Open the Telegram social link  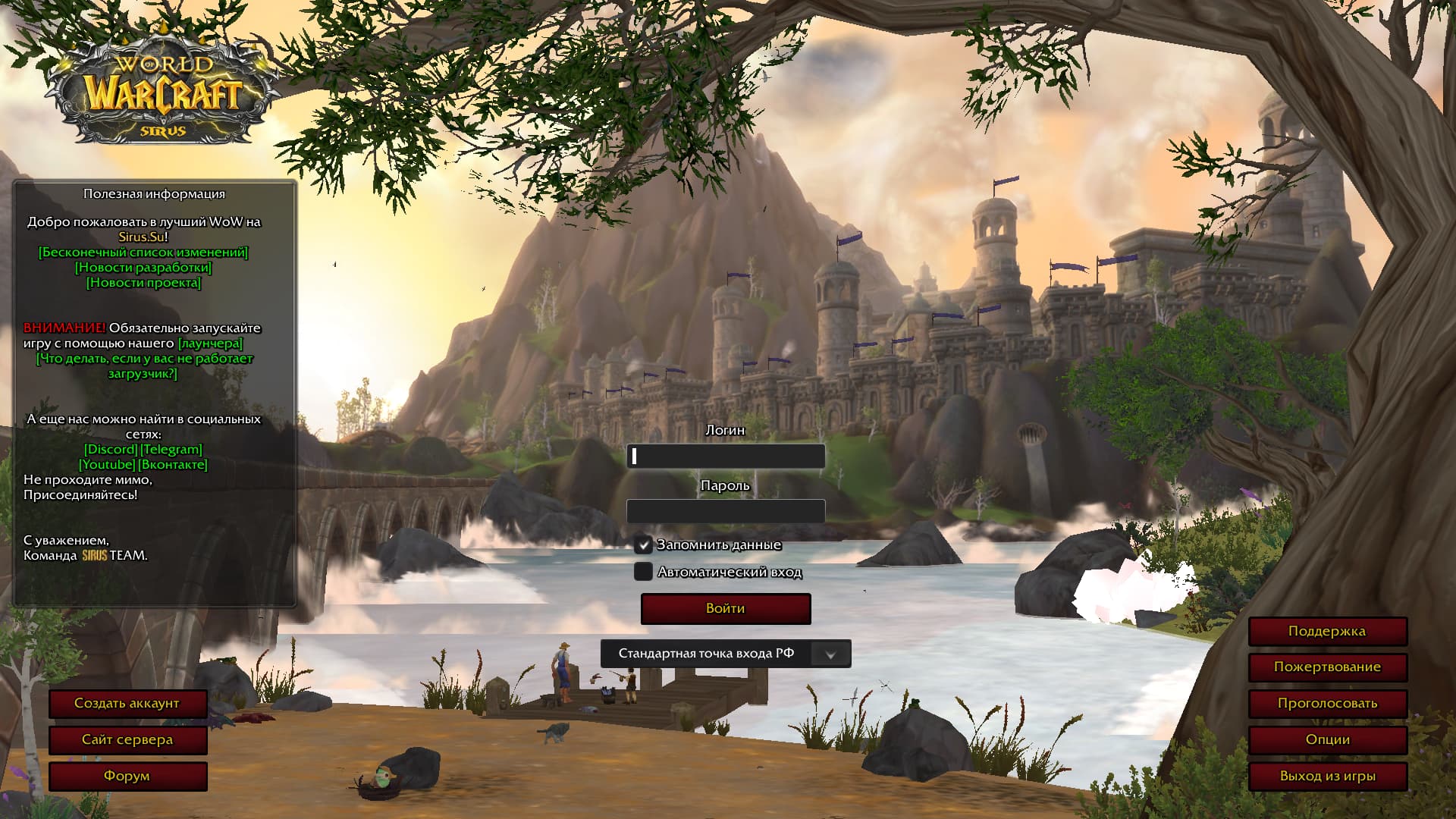[171, 450]
